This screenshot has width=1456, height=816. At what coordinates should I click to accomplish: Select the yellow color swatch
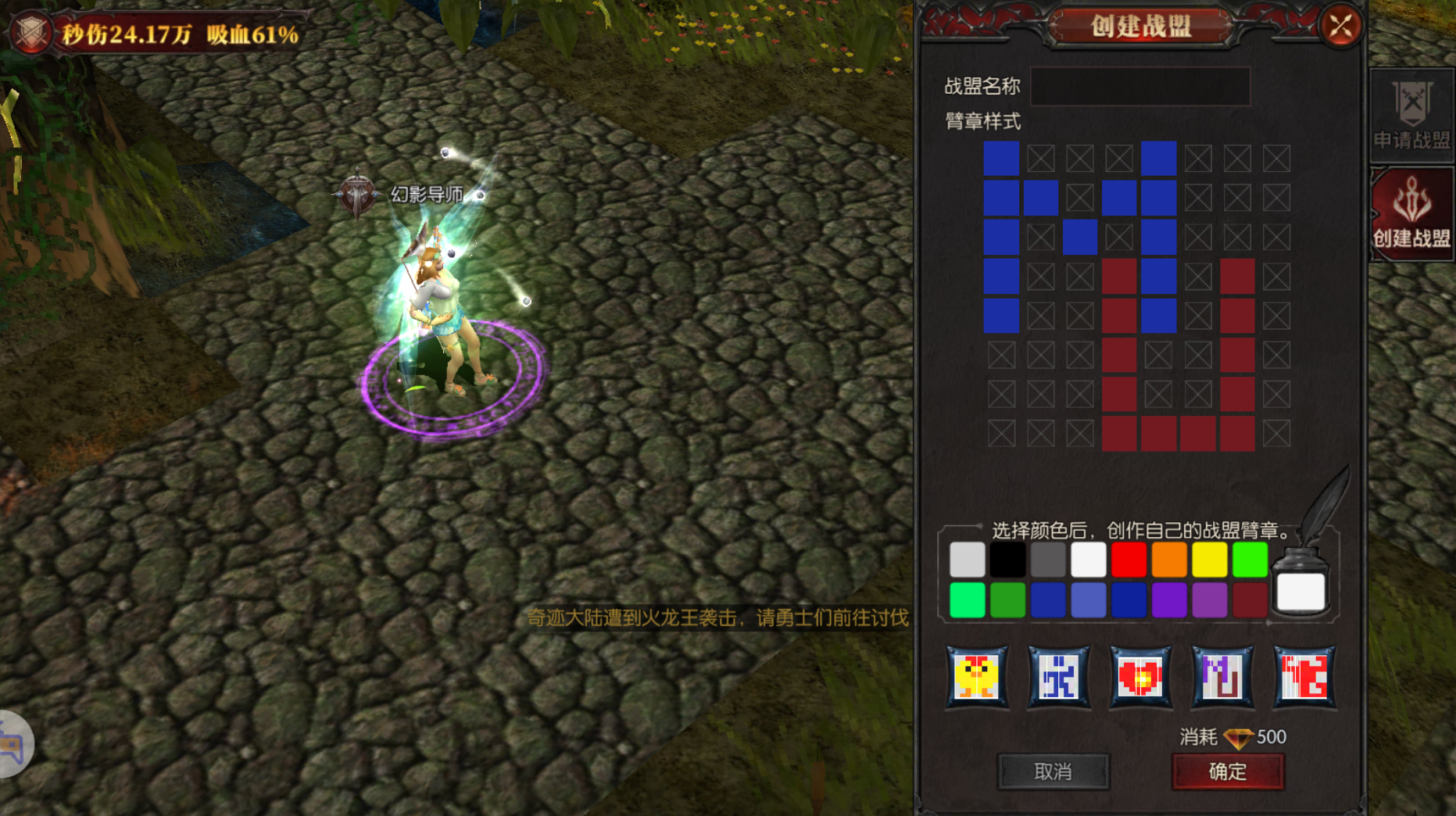(1210, 560)
